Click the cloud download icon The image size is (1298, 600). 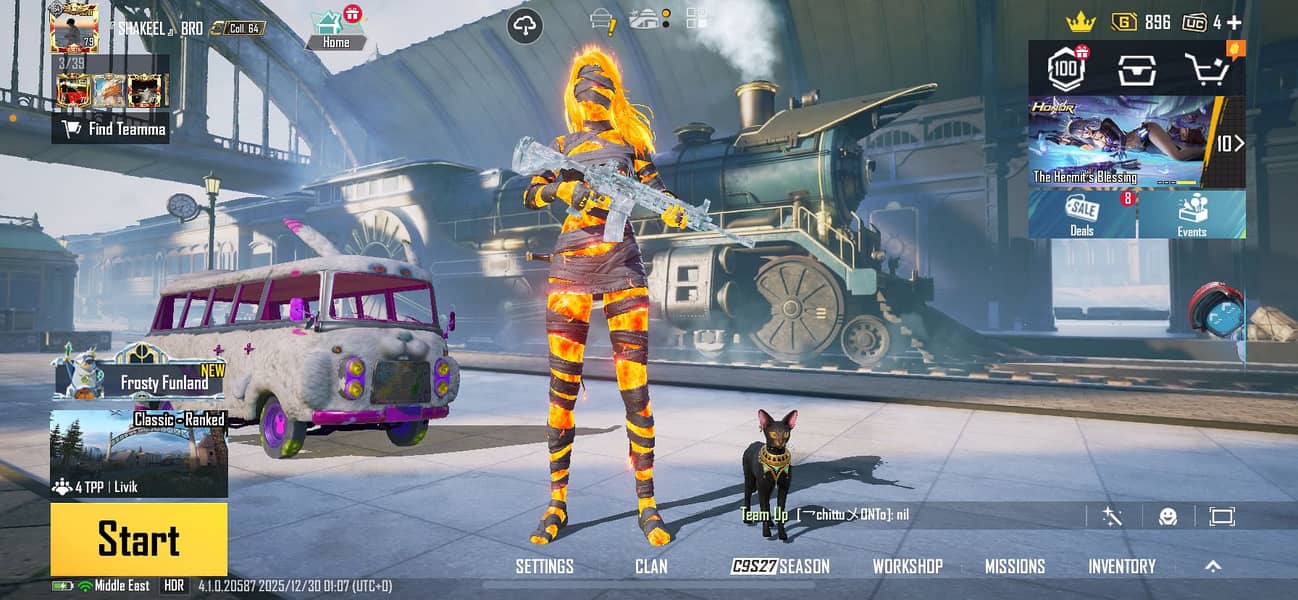click(x=526, y=25)
